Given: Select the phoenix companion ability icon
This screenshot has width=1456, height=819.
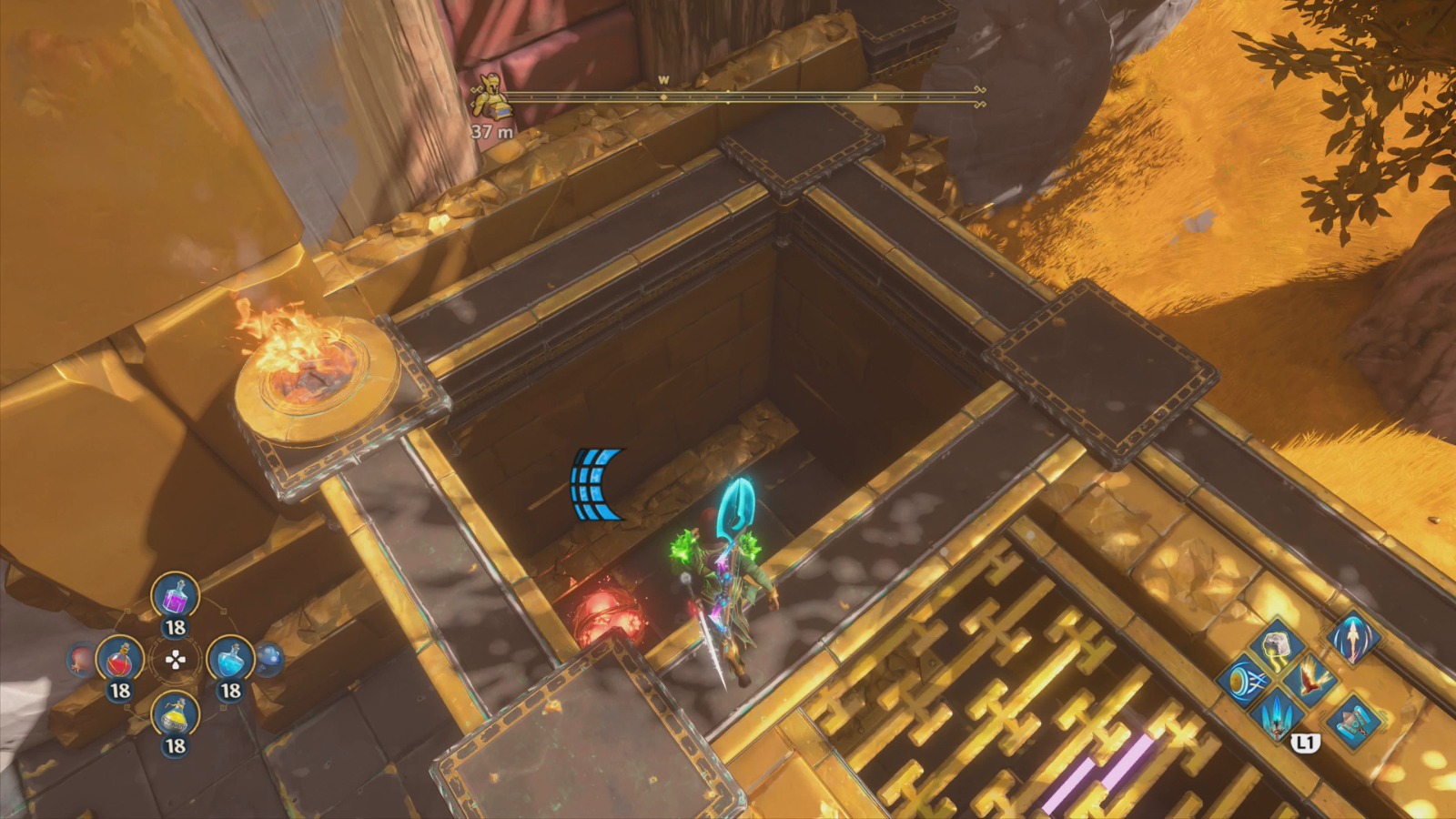Looking at the screenshot, I should 1312,680.
